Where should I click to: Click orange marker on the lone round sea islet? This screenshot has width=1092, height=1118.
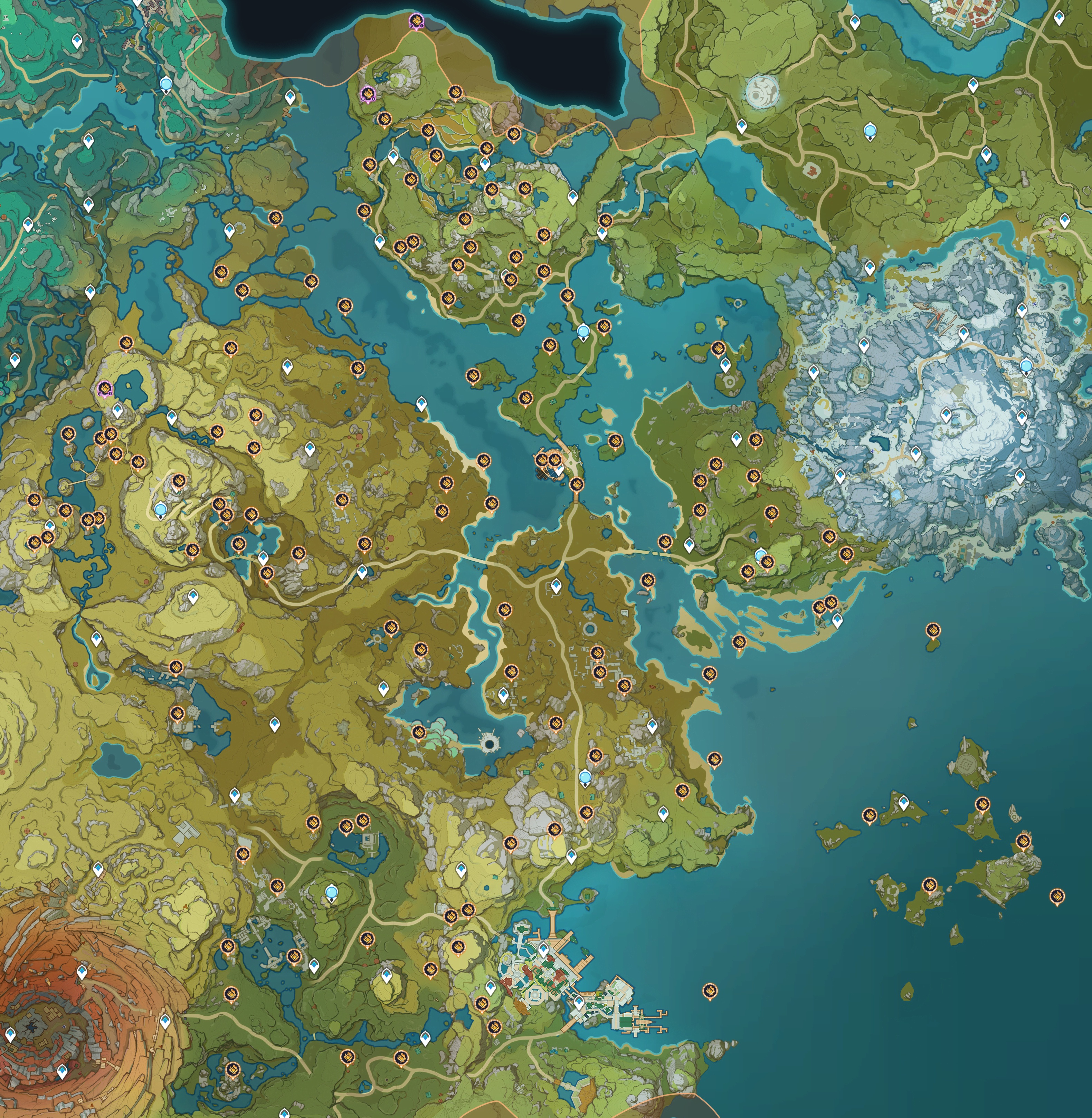pyautogui.click(x=933, y=630)
